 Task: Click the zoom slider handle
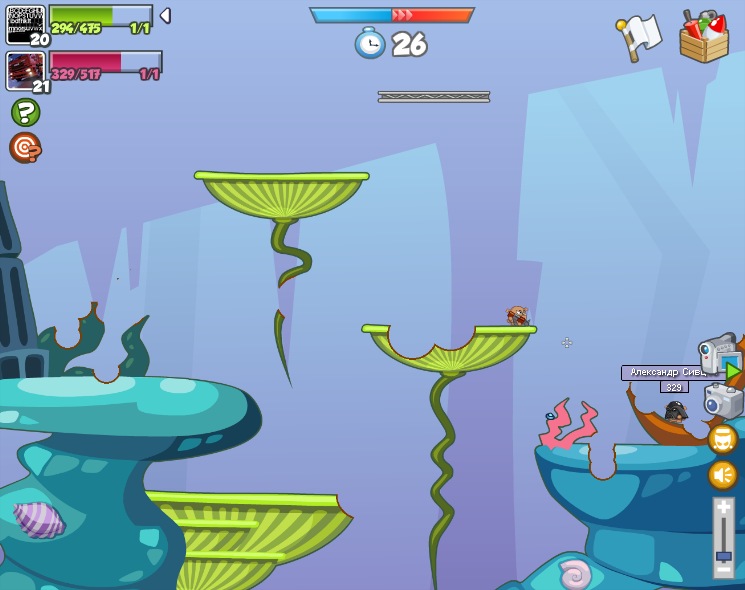pos(723,556)
